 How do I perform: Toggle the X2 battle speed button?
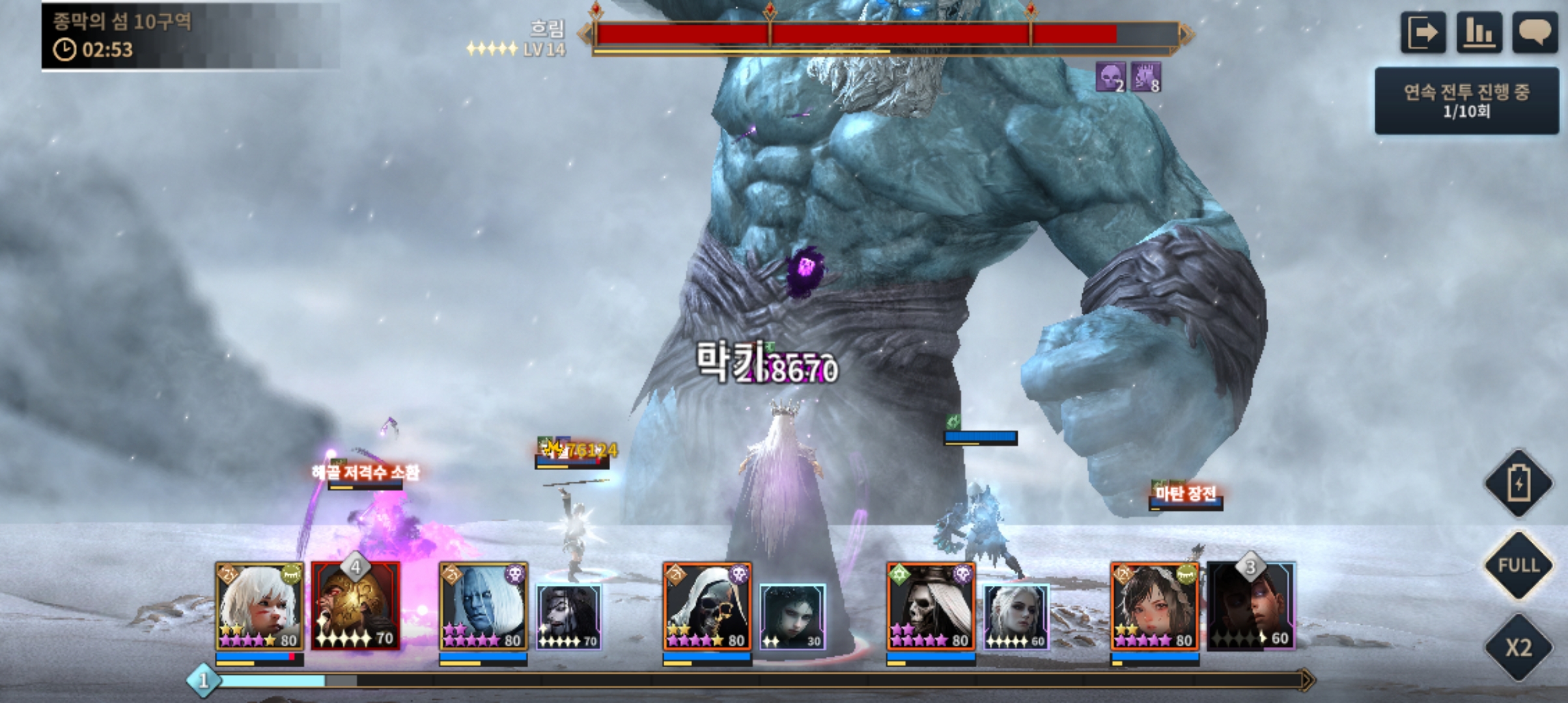(x=1519, y=648)
